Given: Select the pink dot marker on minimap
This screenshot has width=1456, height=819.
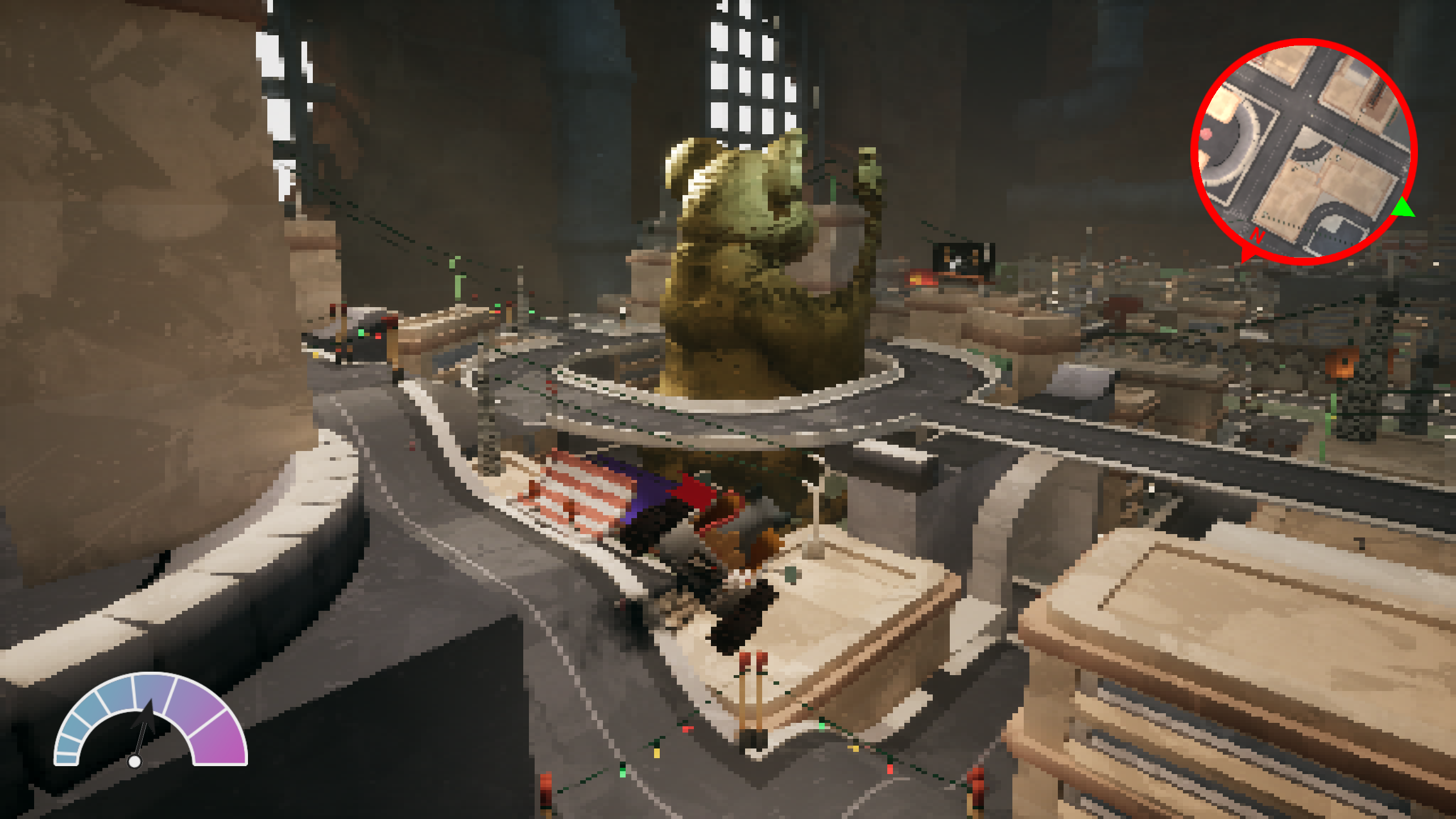Looking at the screenshot, I should click(1206, 134).
